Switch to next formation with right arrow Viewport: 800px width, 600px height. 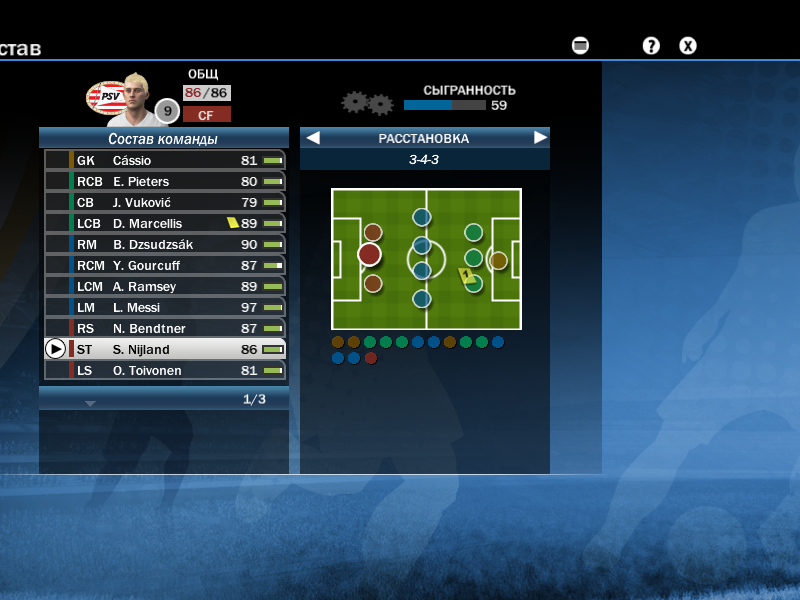(x=540, y=138)
